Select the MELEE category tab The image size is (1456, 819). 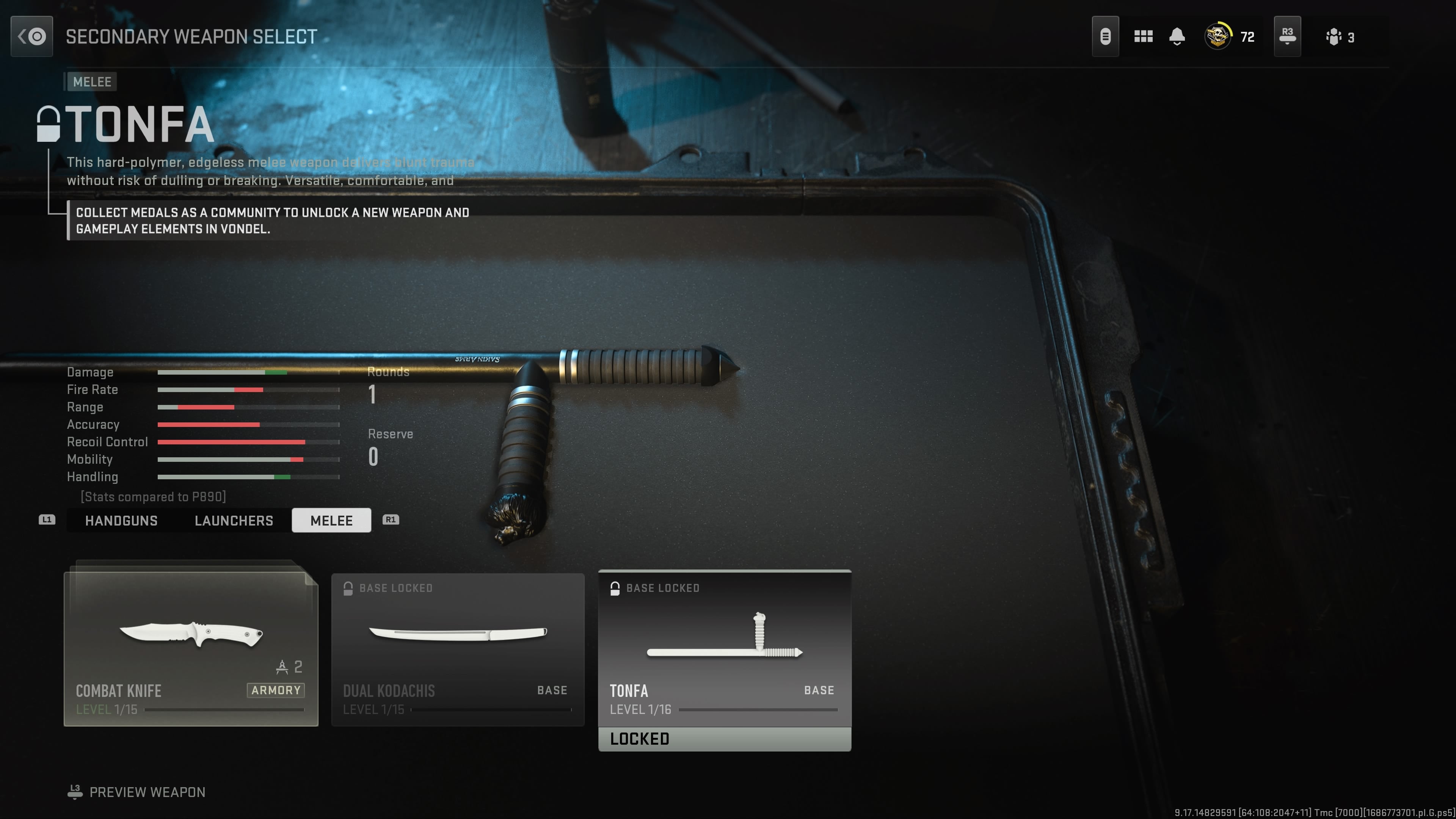(331, 521)
